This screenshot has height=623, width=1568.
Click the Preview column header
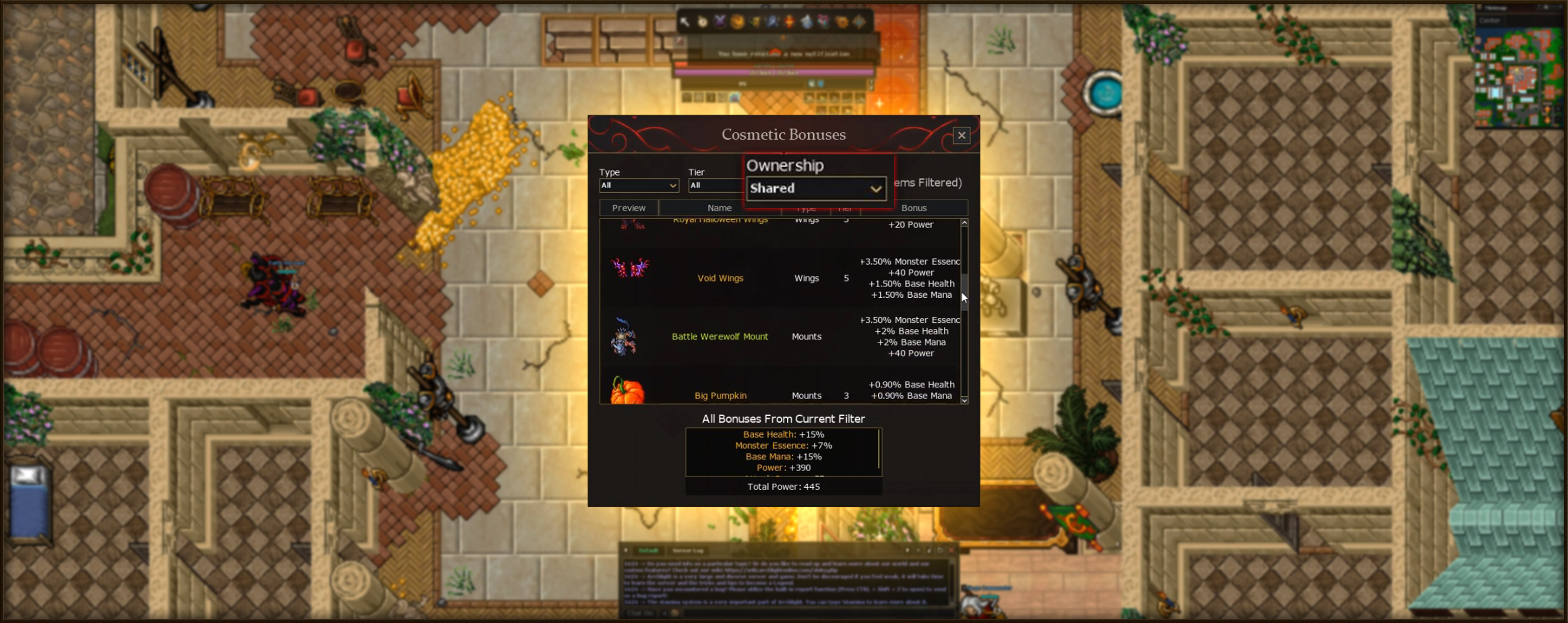(x=628, y=208)
